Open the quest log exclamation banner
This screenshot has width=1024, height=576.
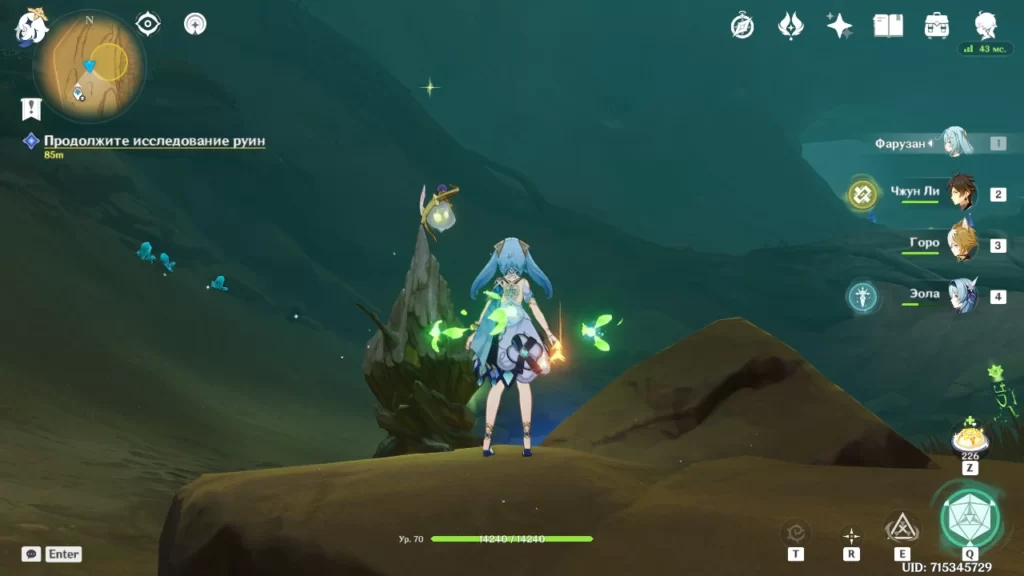coord(31,109)
